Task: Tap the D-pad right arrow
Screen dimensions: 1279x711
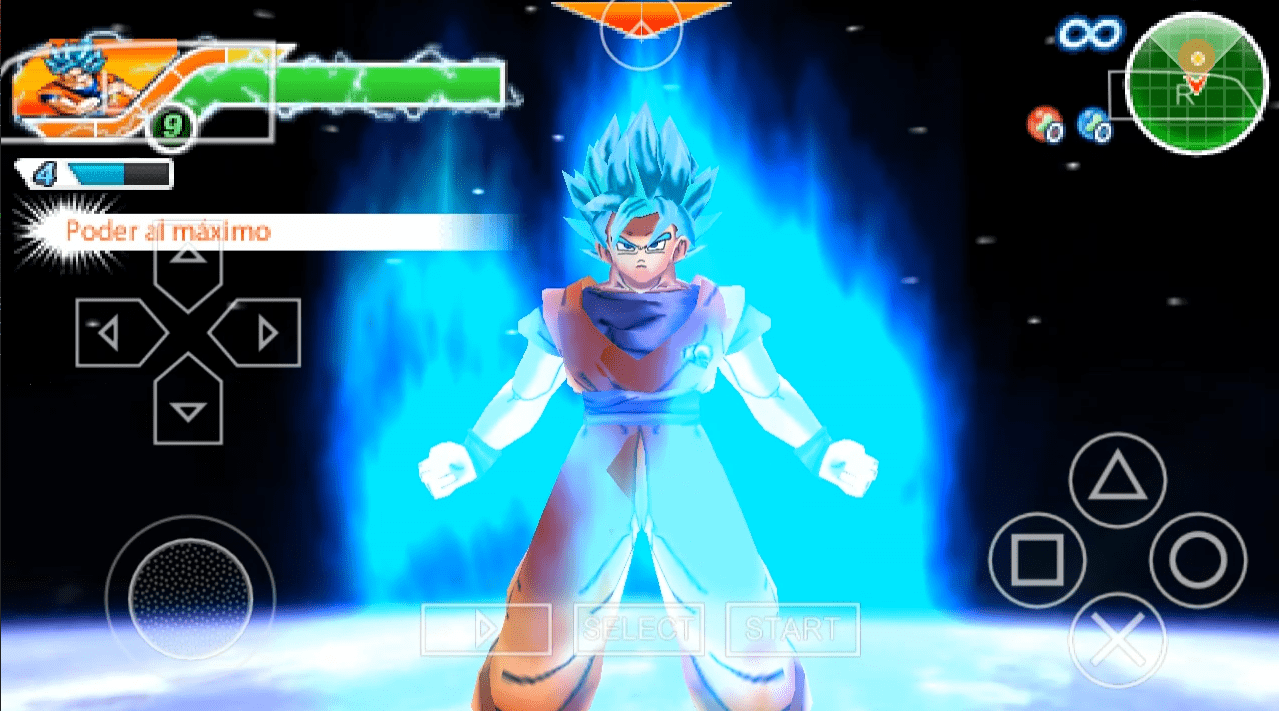Action: (259, 332)
